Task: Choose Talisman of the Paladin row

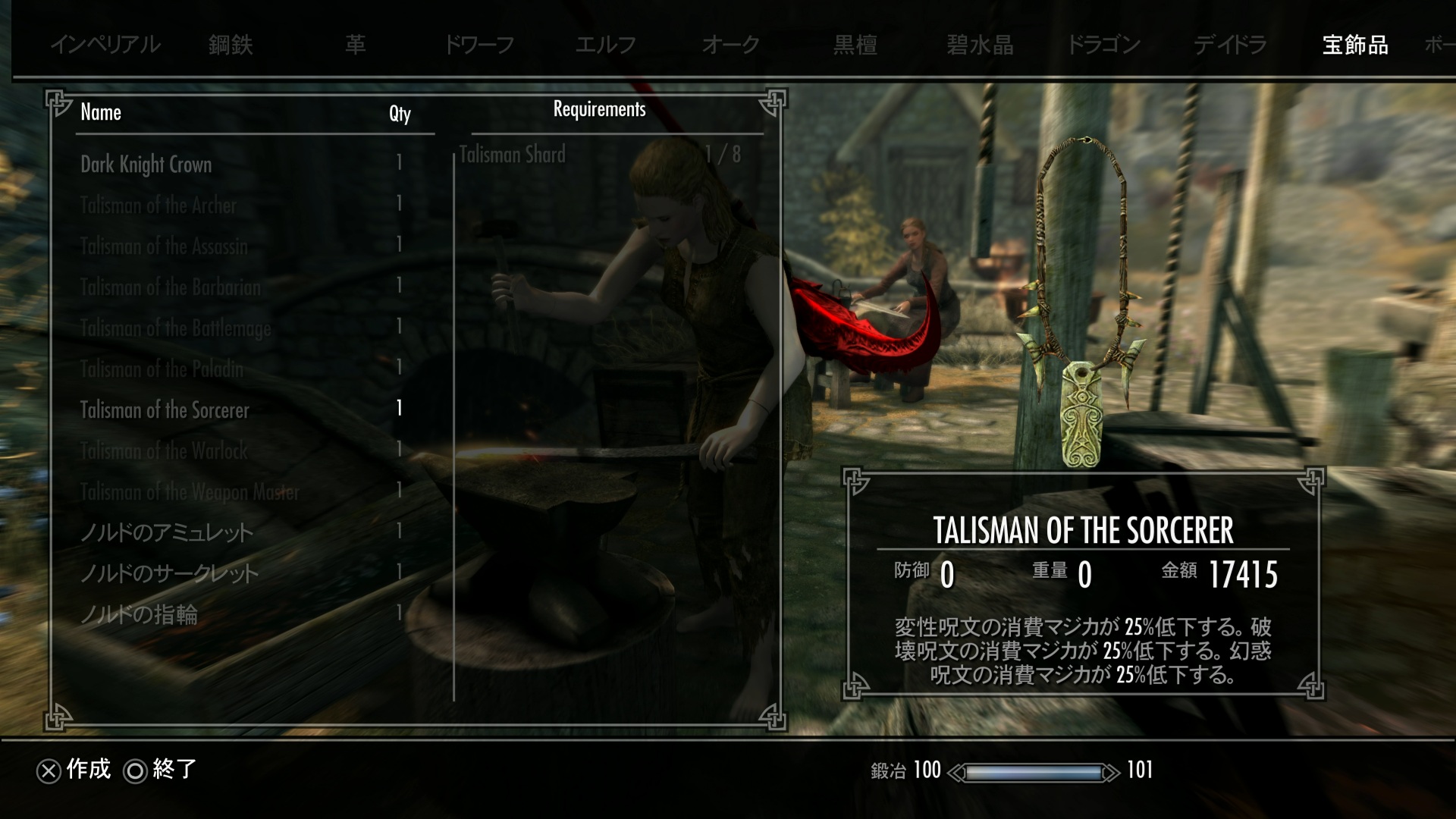Action: coord(162,369)
